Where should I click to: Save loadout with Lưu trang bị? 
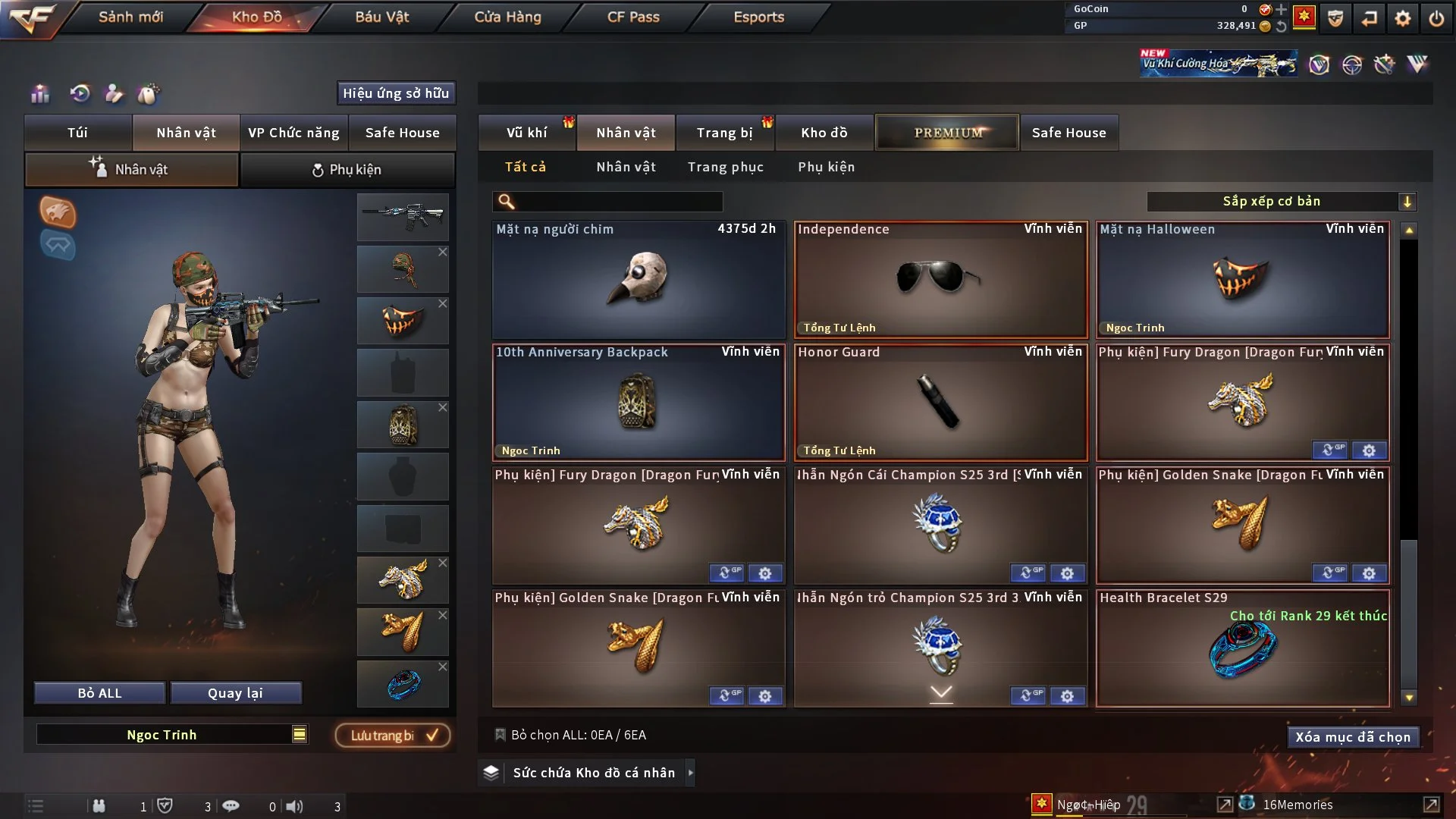coord(393,735)
